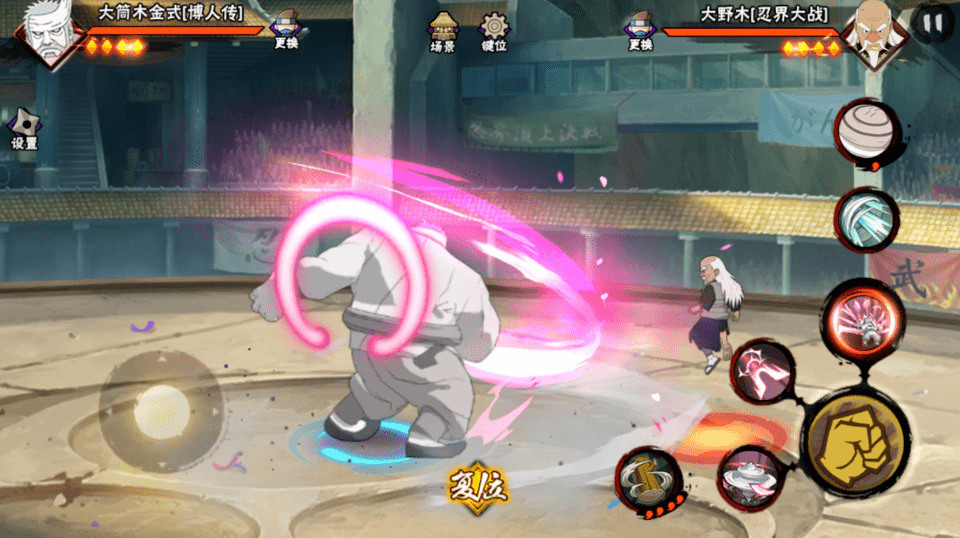
Task: Click 更换 beside 大野木's health bar
Action: point(640,31)
